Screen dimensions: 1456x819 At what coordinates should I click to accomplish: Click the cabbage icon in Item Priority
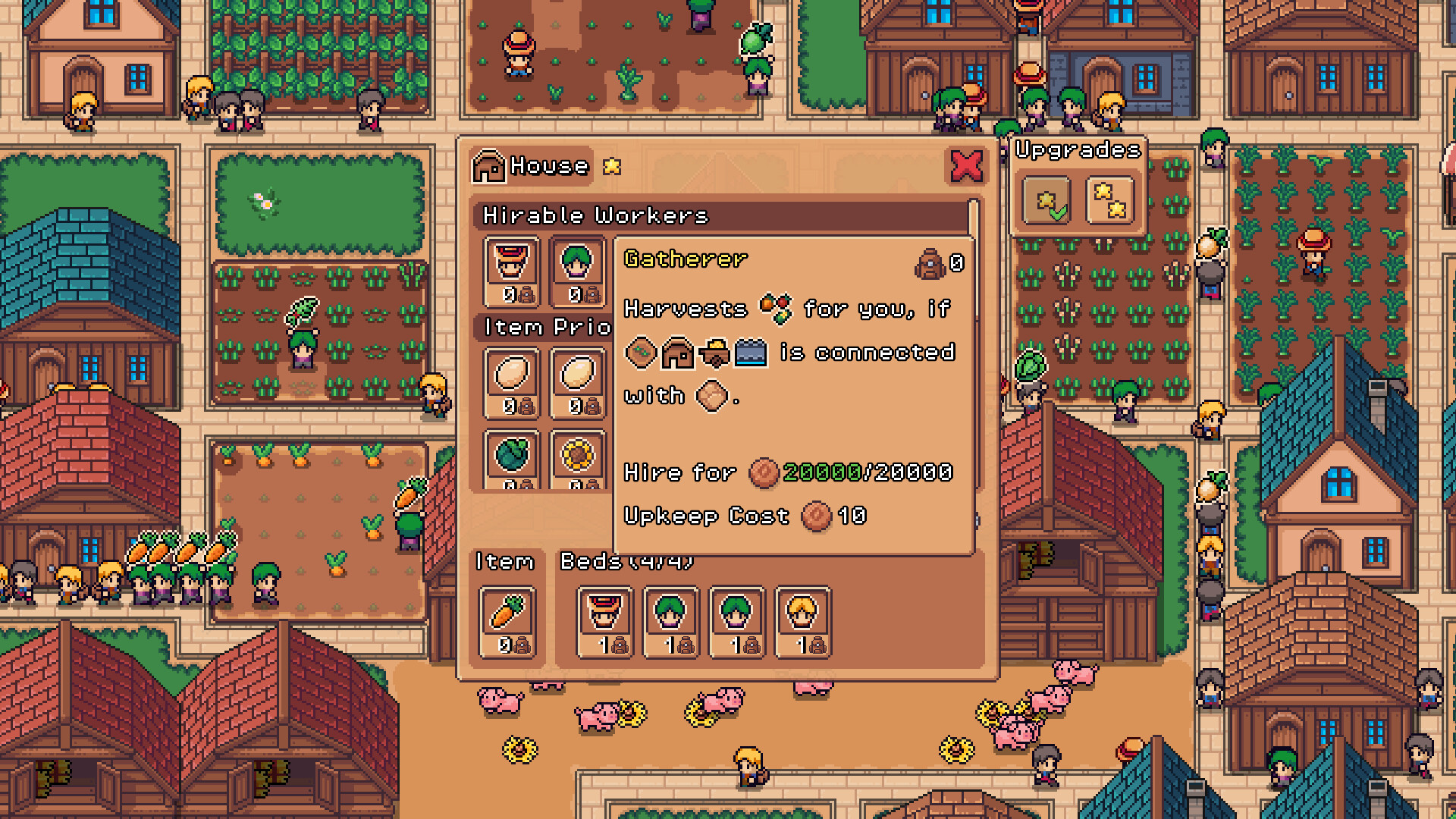click(511, 453)
